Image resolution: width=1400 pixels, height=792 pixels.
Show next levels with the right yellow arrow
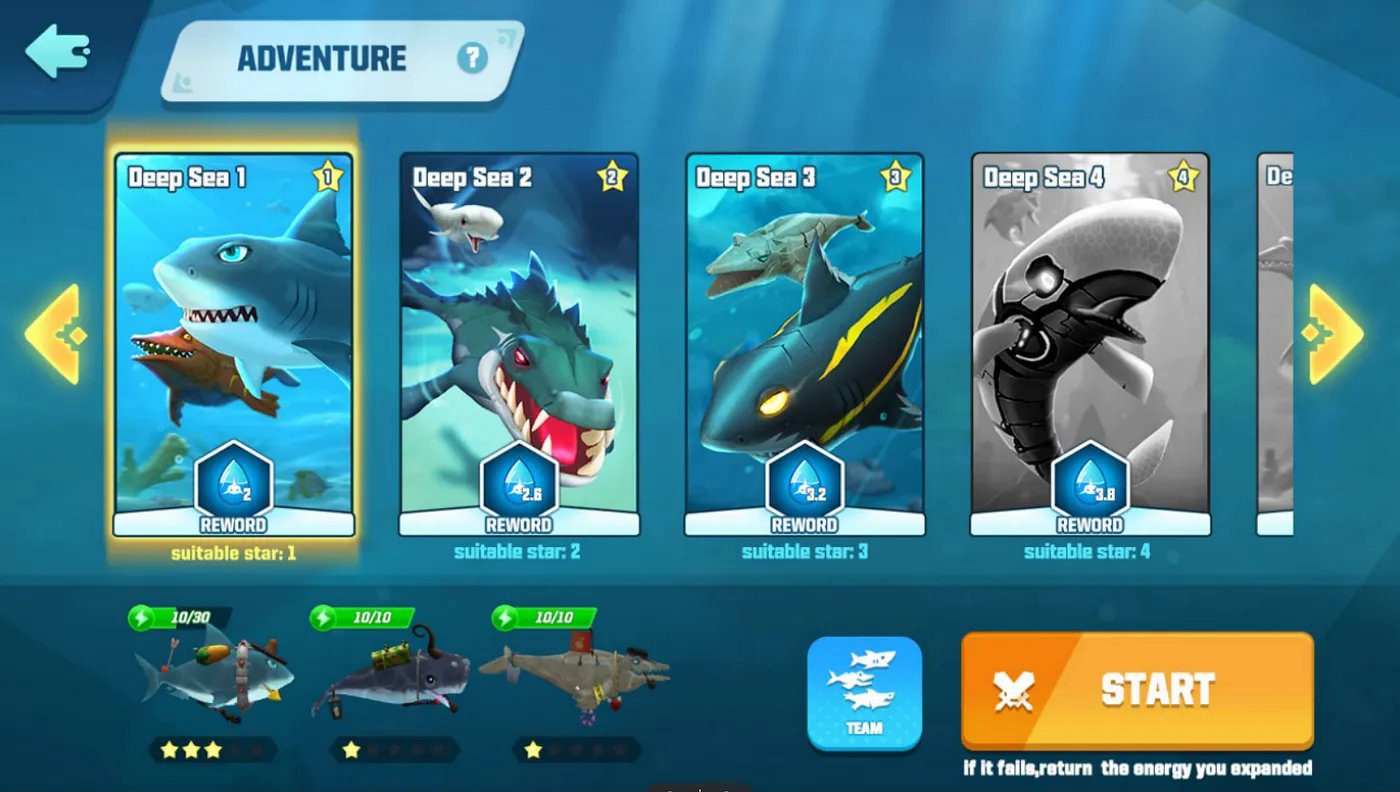[x=1334, y=334]
